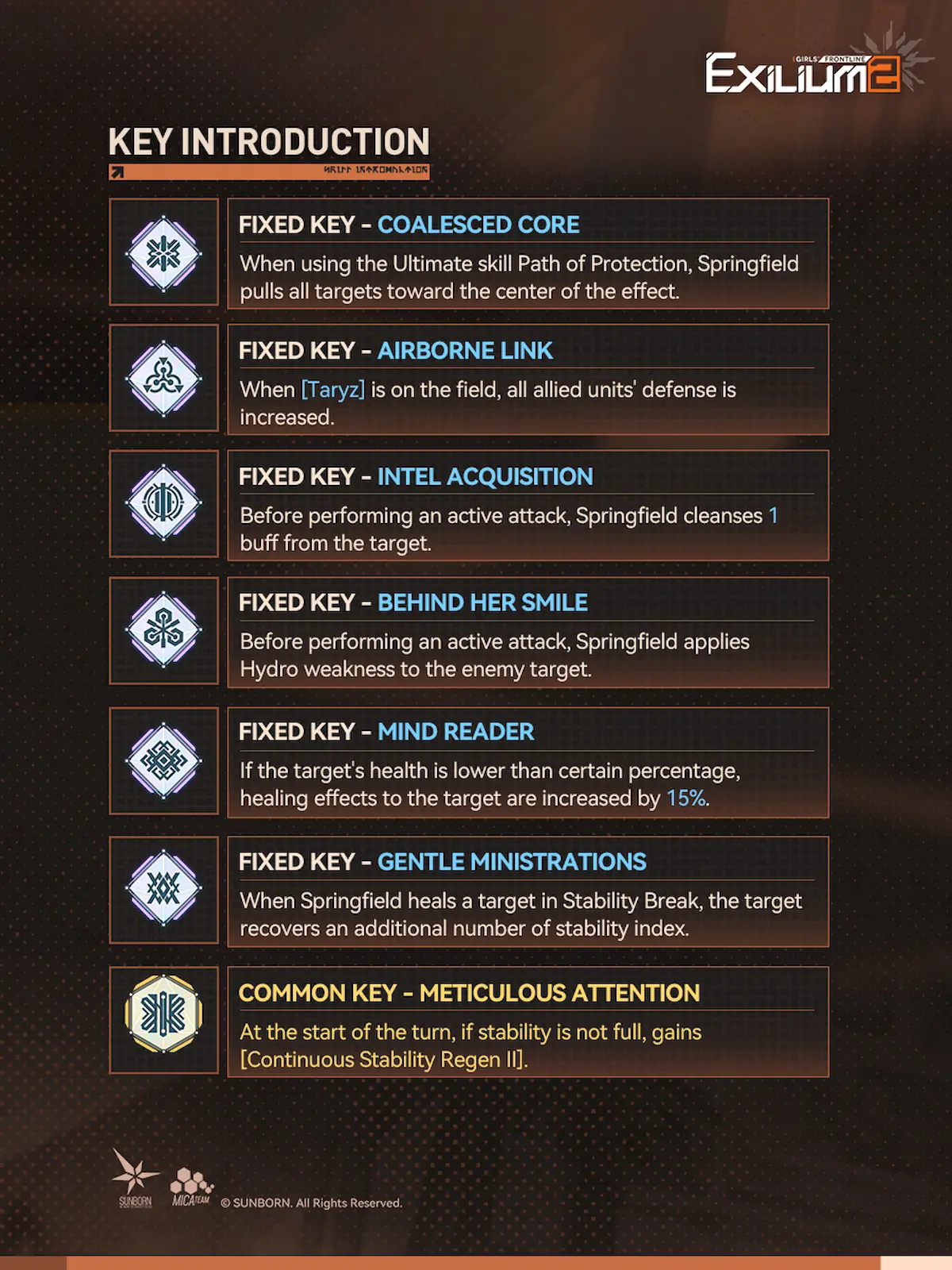Open the Airborne Link description panel
The height and width of the screenshot is (1270, 952).
pyautogui.click(x=528, y=379)
